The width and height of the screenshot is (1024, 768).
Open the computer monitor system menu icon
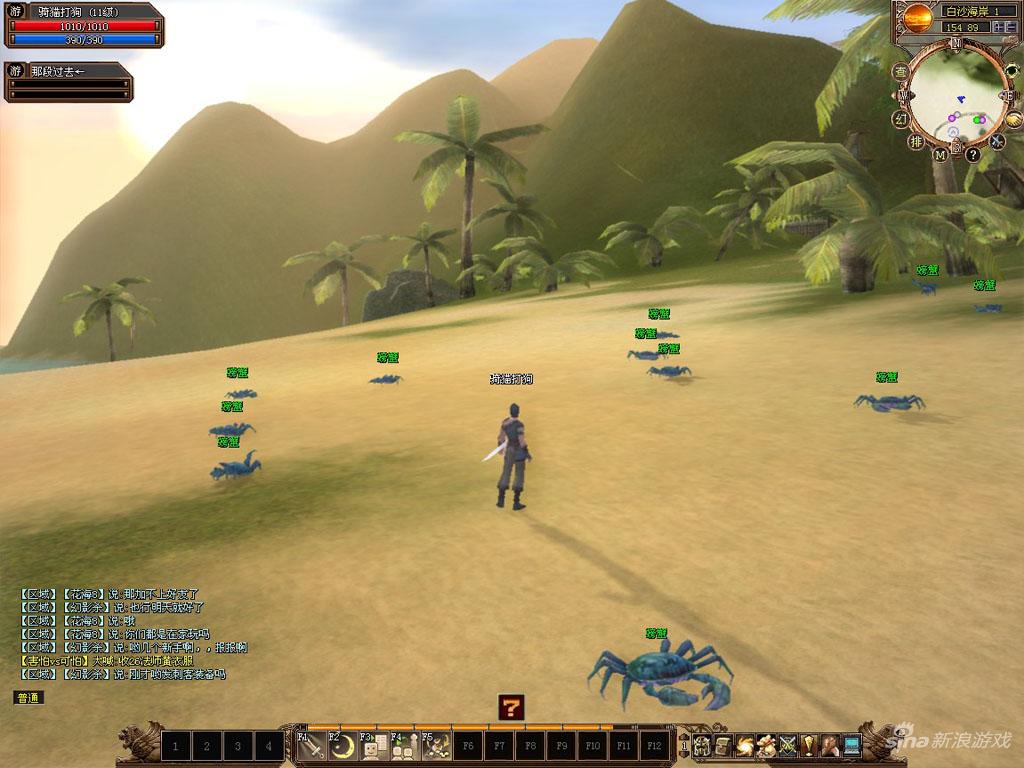tap(852, 745)
